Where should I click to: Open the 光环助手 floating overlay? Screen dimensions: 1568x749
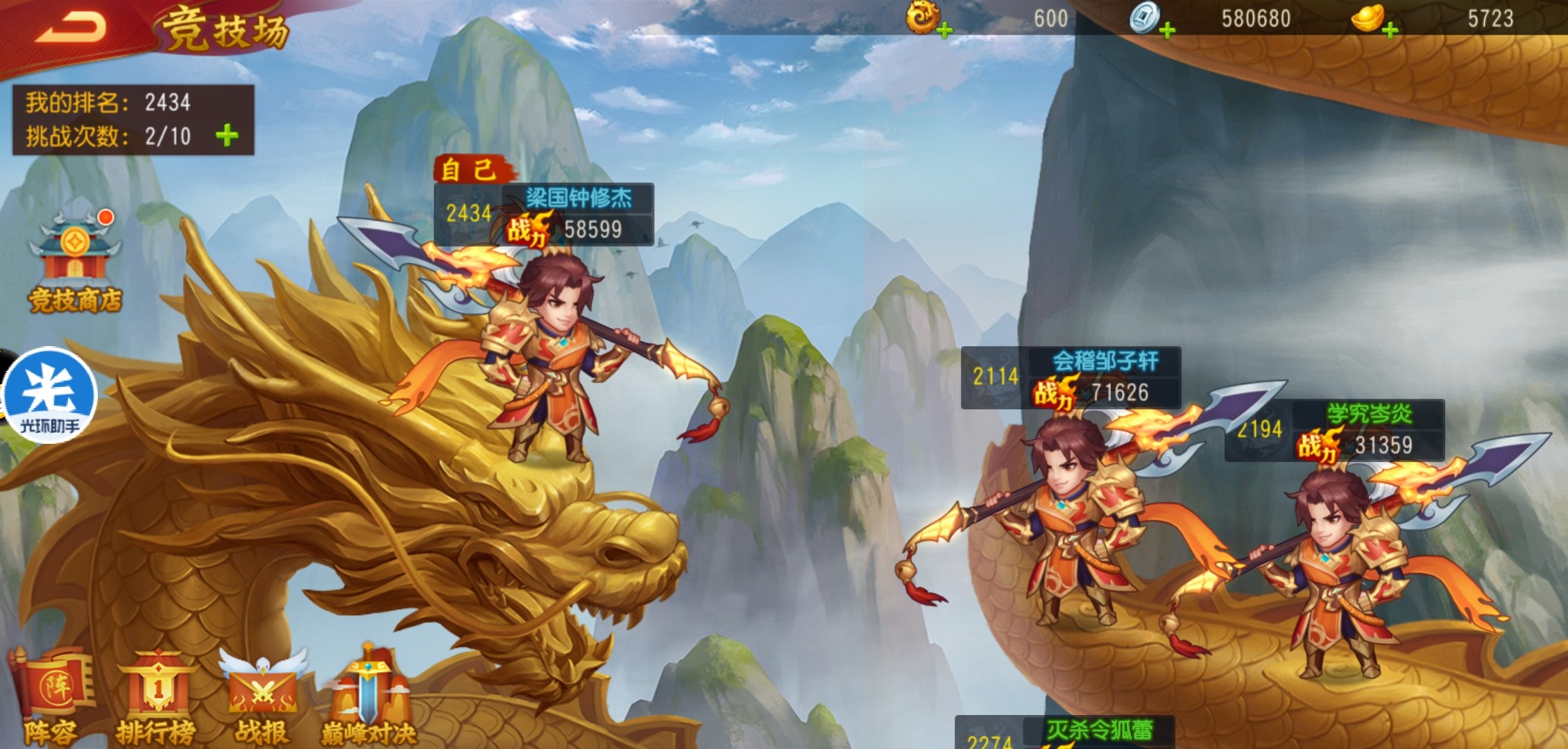coord(49,395)
